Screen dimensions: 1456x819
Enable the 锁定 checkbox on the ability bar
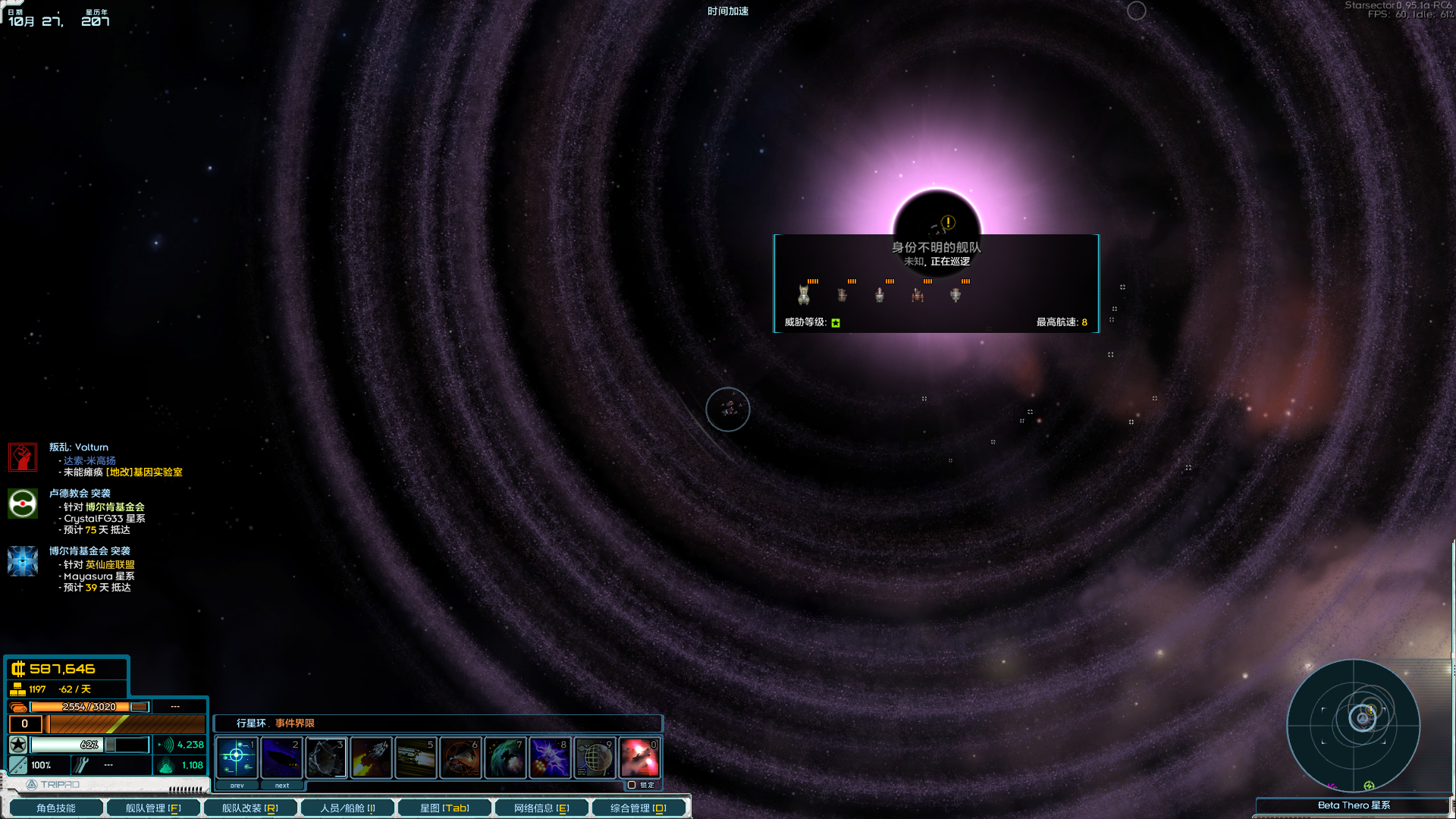[632, 785]
